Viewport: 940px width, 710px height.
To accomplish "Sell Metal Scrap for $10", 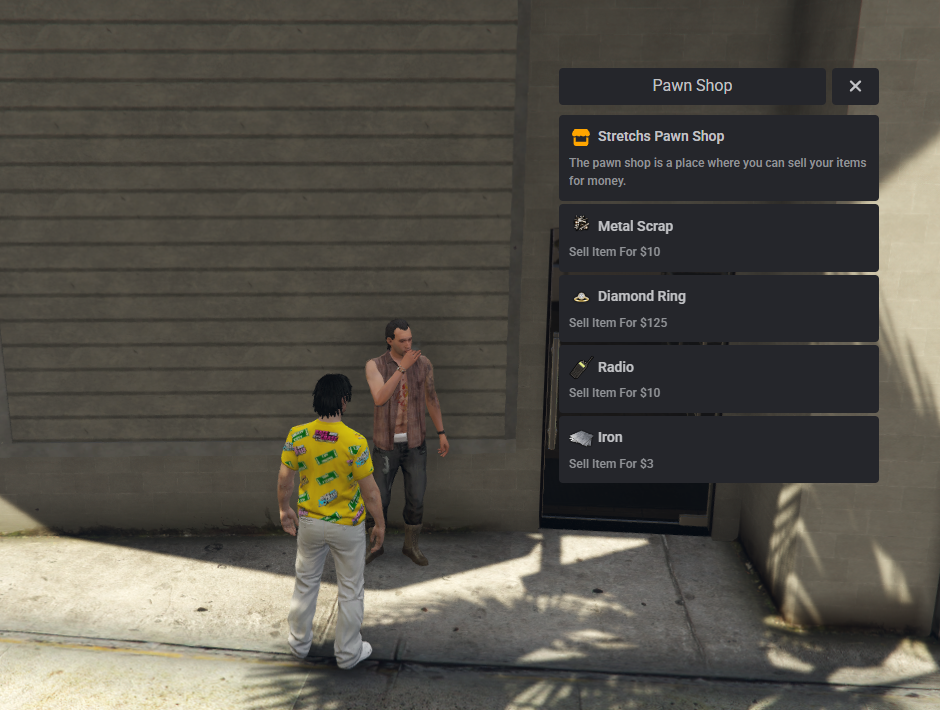I will pos(718,238).
